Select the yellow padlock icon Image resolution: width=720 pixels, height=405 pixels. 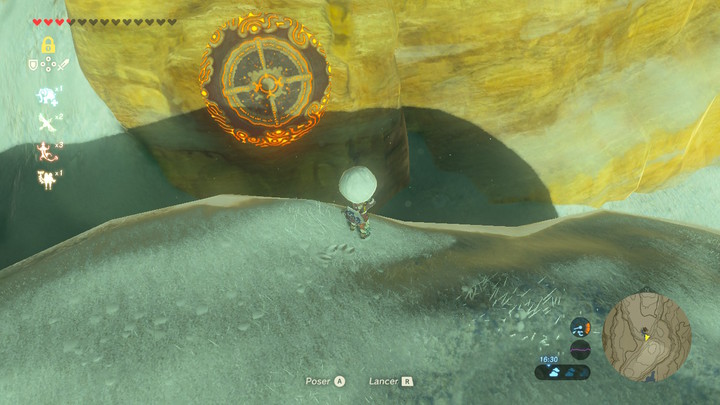point(47,45)
